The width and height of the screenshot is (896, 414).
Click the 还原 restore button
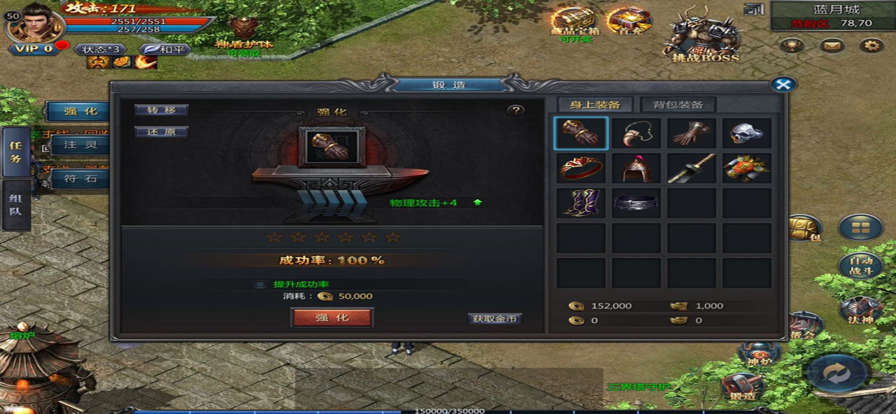click(x=161, y=131)
